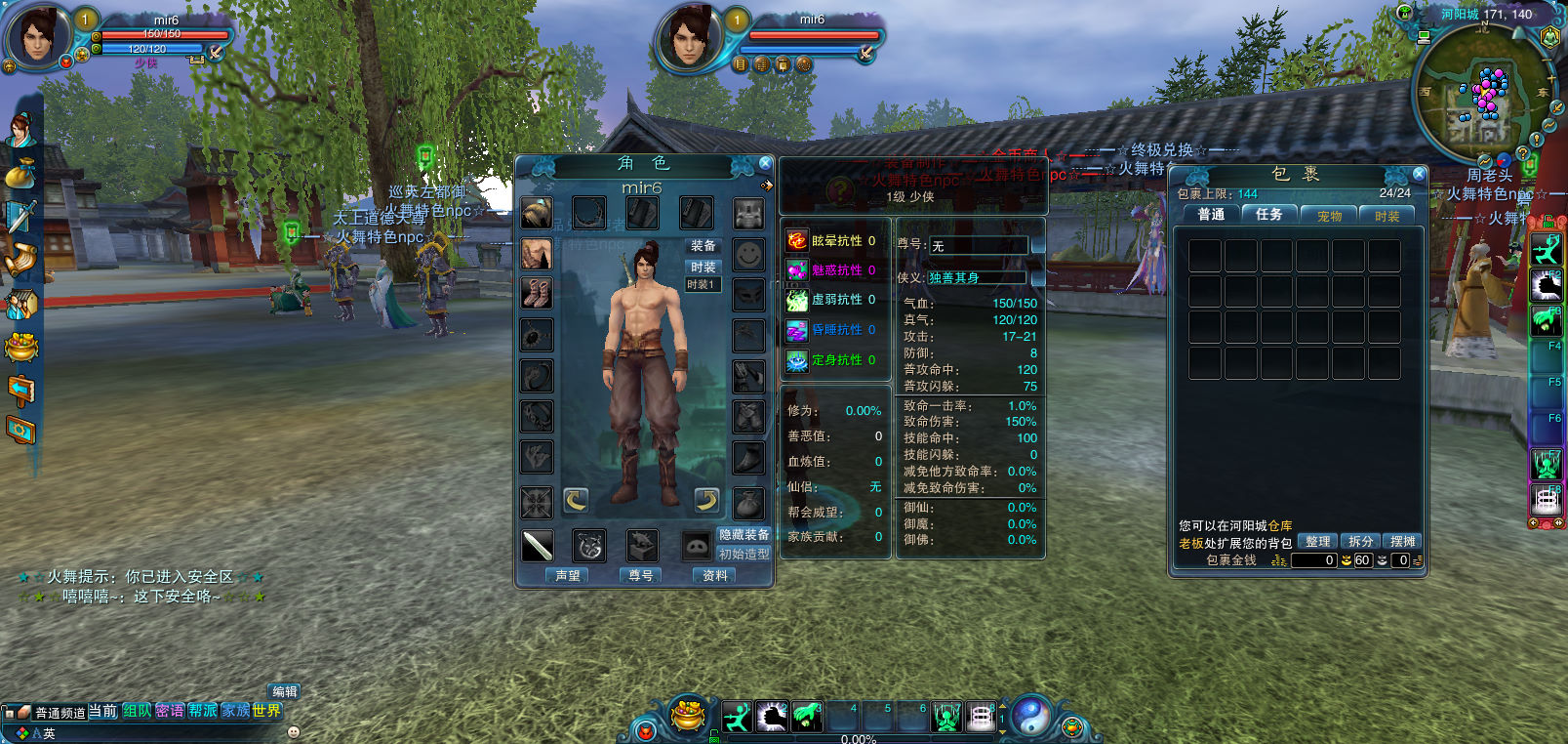
Task: Close the 包裹 bag window
Action: pyautogui.click(x=1419, y=174)
